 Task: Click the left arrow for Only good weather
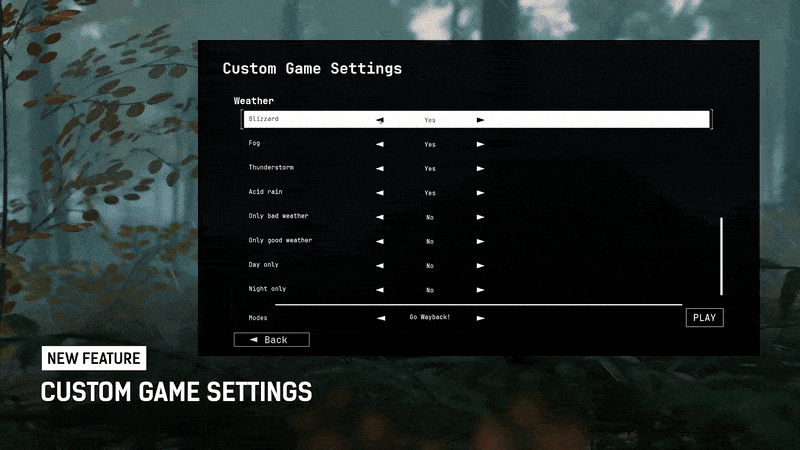click(x=380, y=241)
